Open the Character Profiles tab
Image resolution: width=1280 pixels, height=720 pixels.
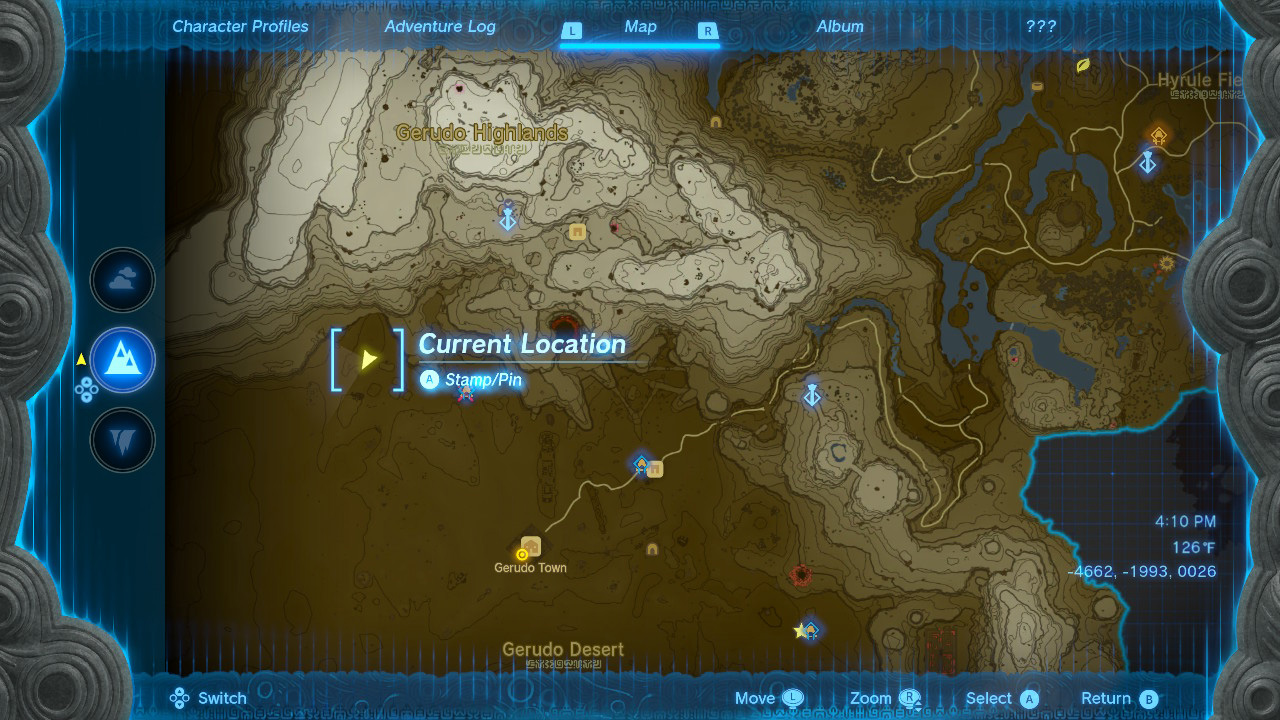240,27
